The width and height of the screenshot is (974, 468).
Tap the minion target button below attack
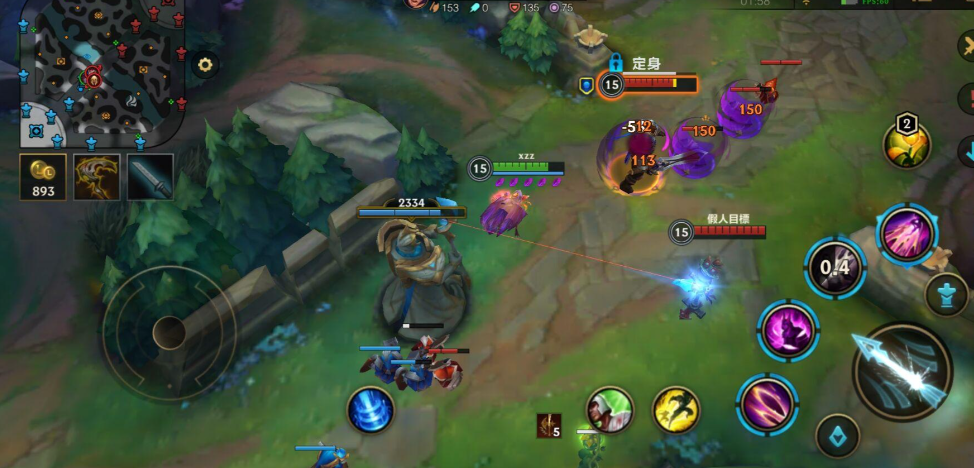click(x=837, y=436)
